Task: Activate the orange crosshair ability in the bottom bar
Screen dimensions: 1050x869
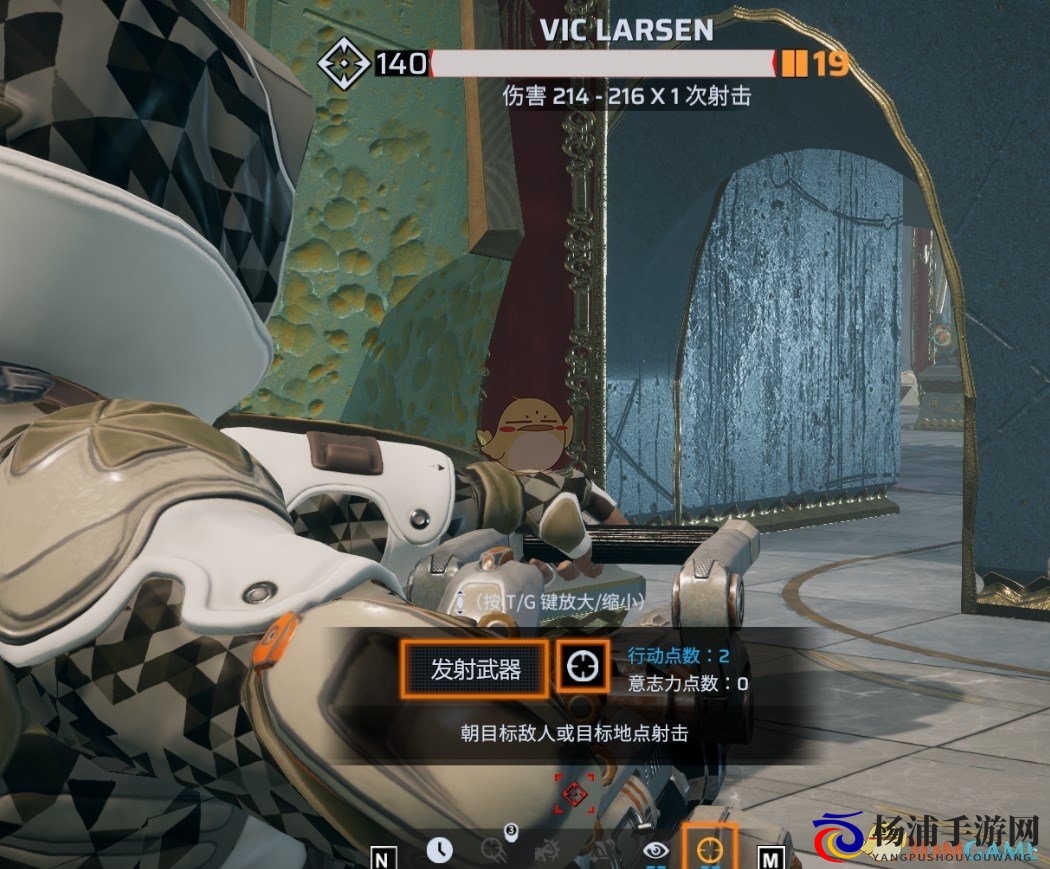Action: point(710,849)
